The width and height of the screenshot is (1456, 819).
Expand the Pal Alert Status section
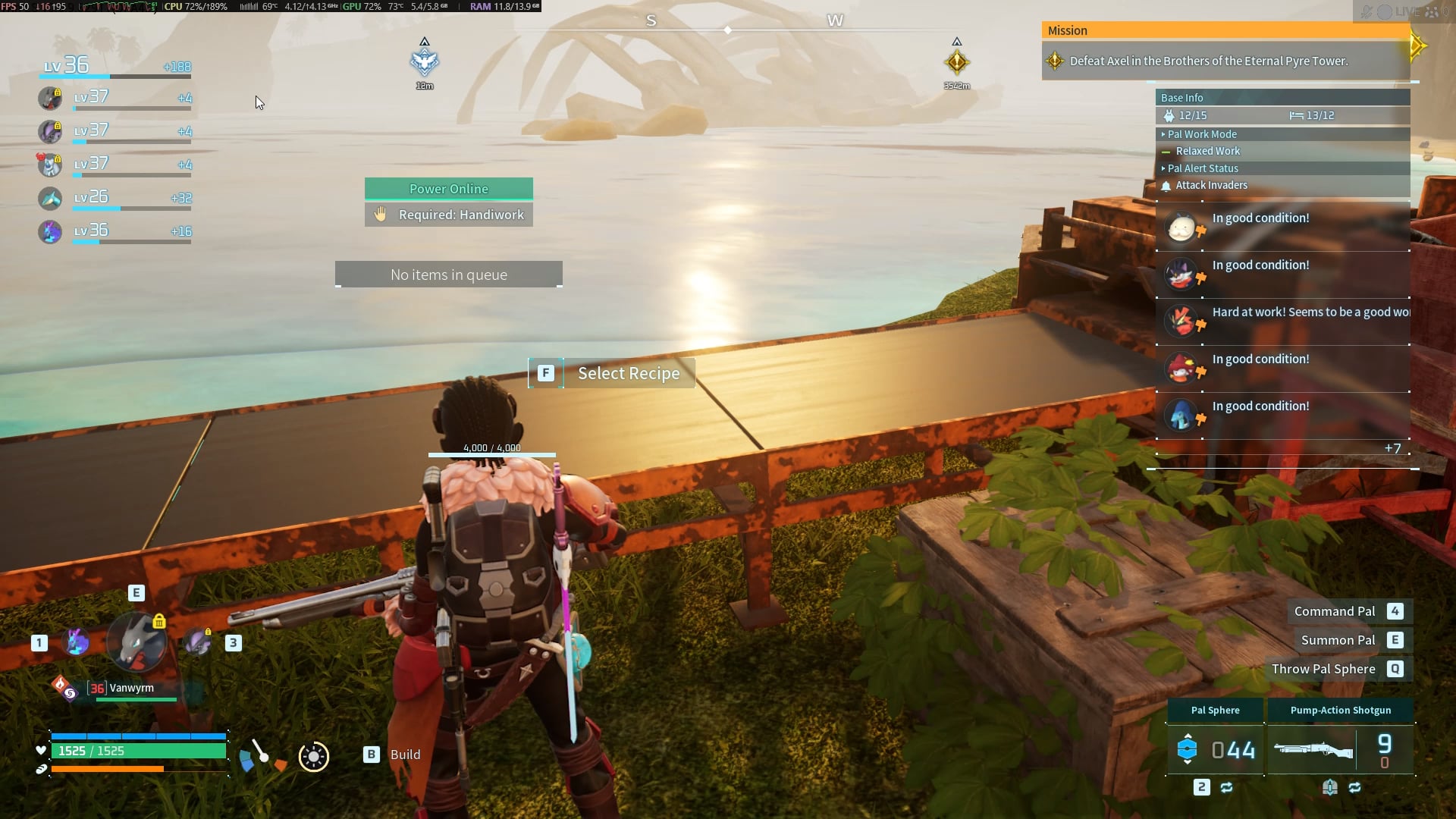coord(1203,168)
